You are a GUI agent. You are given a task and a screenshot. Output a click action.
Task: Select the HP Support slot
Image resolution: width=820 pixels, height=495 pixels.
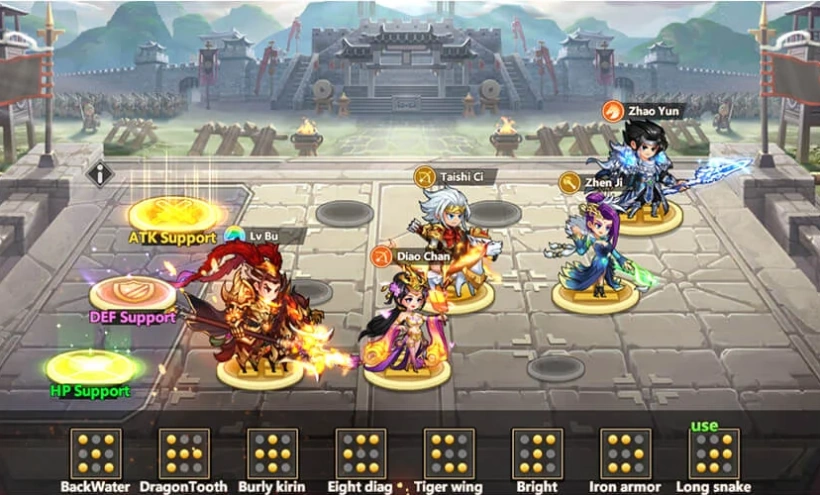[93, 367]
